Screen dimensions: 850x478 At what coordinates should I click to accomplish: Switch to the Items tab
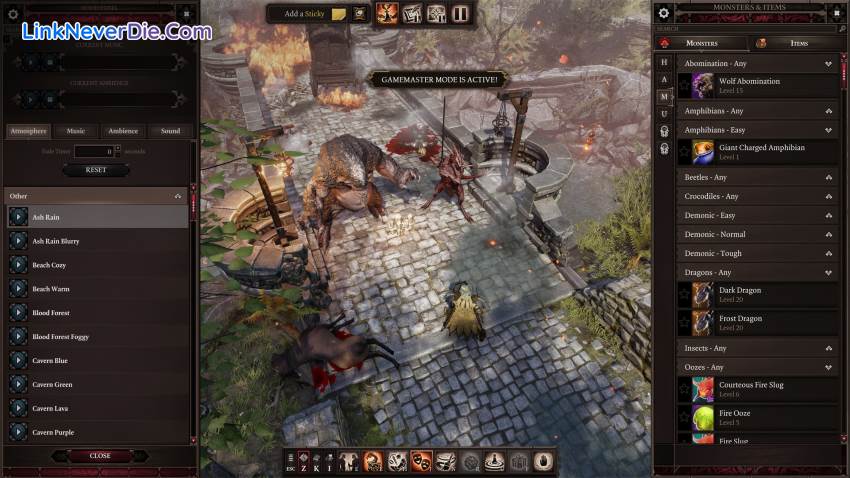pos(797,43)
